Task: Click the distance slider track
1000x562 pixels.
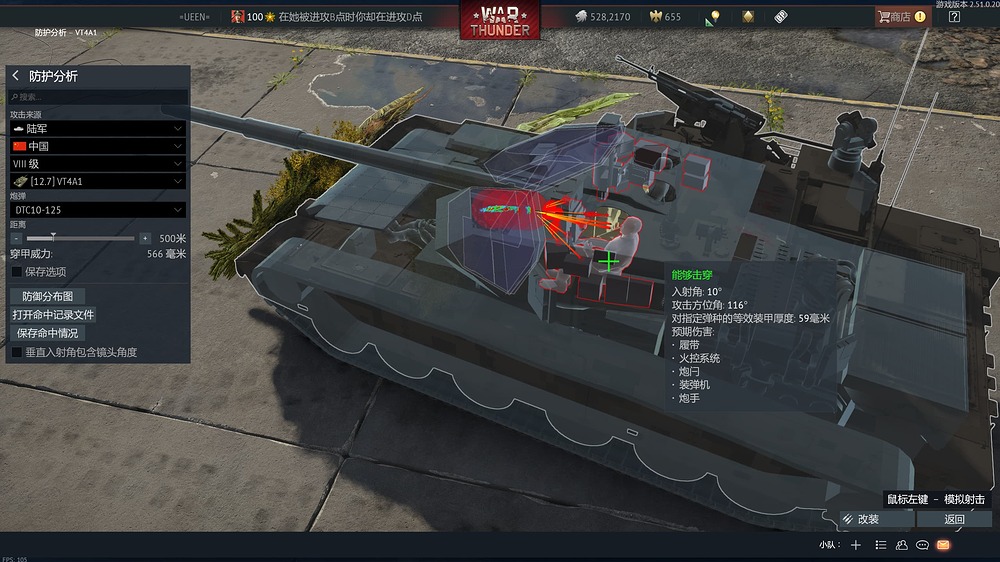Action: coord(80,239)
